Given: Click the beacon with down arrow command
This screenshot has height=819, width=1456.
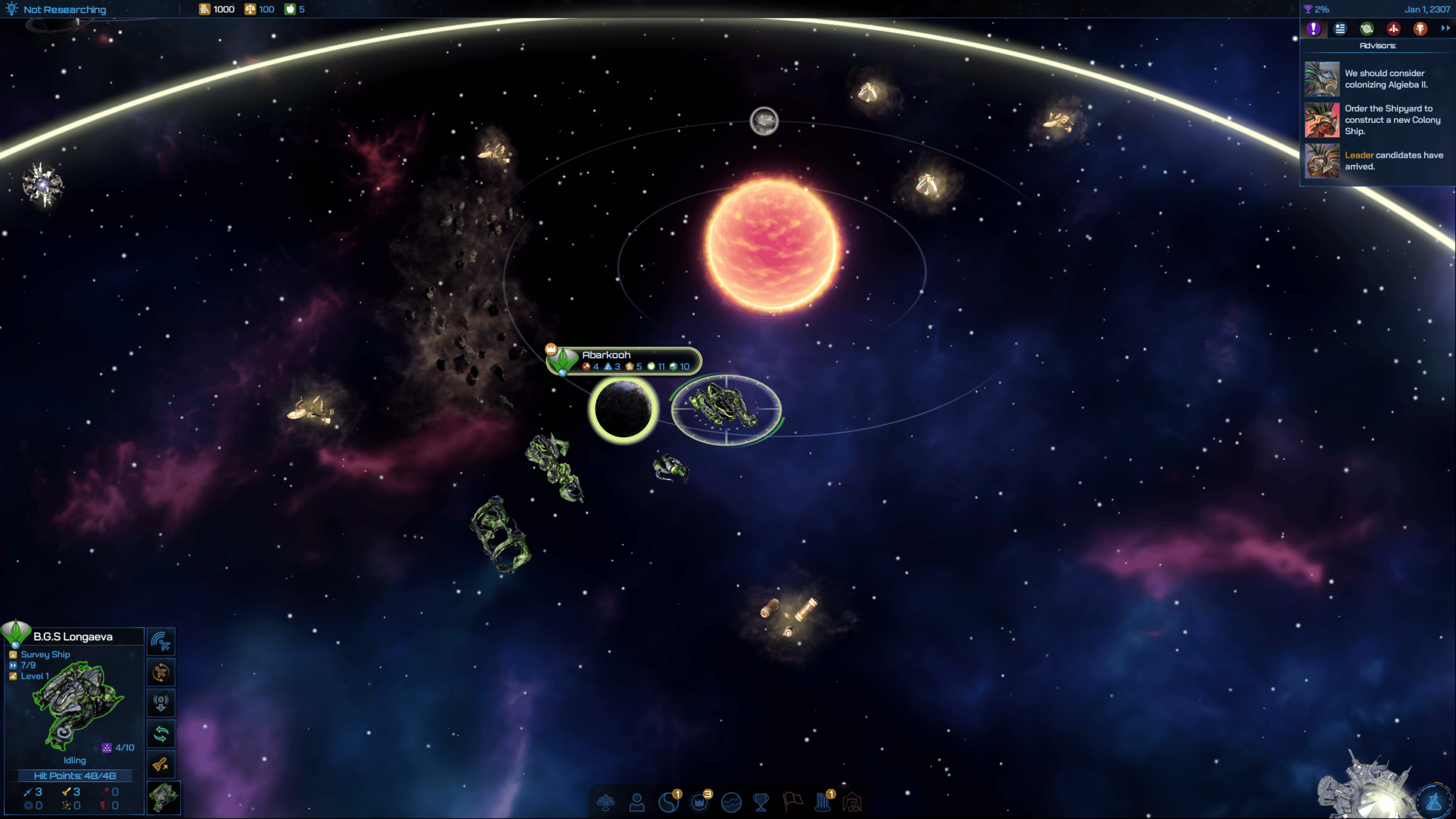Looking at the screenshot, I should [161, 703].
